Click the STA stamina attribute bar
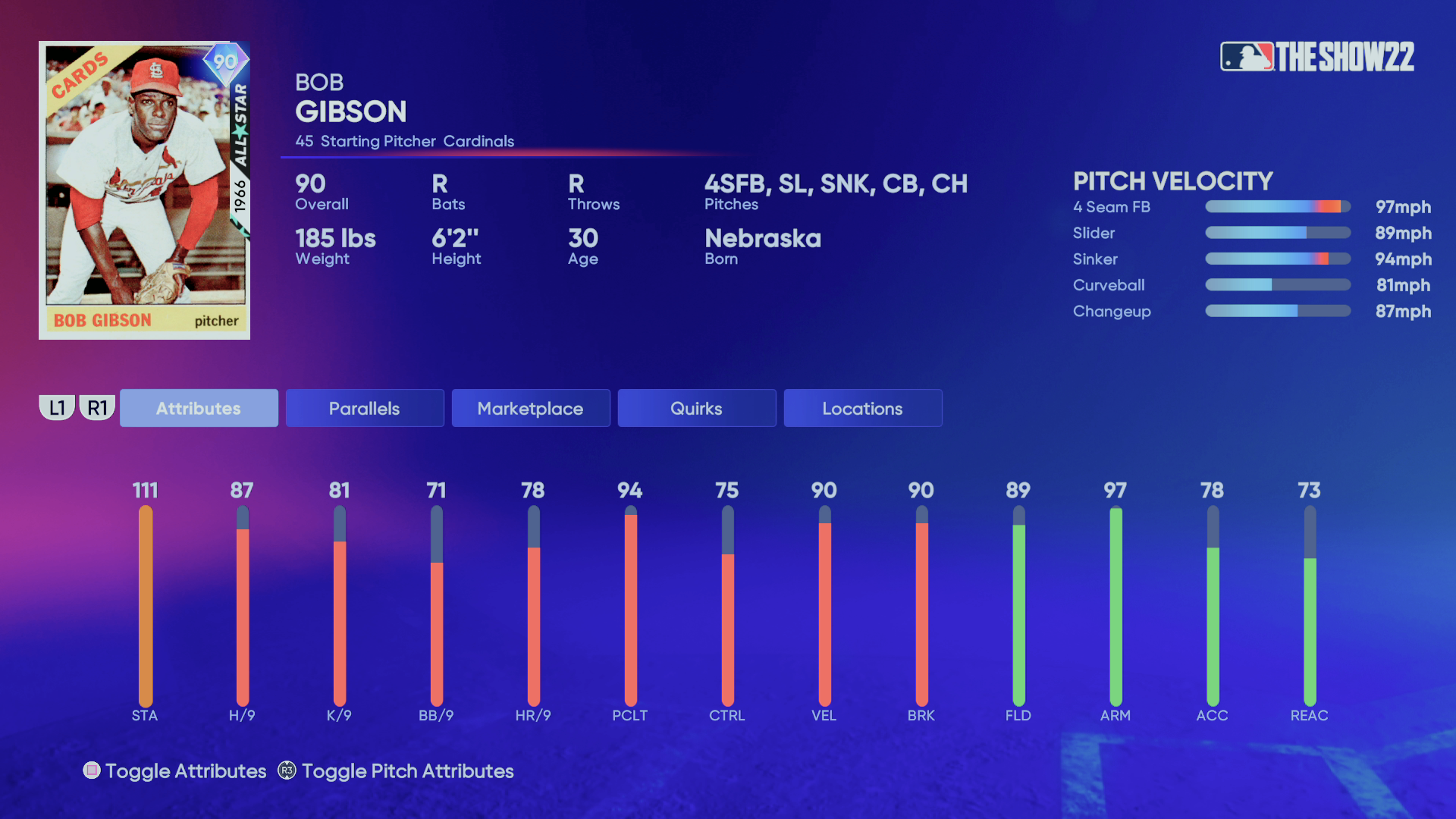This screenshot has width=1456, height=819. pyautogui.click(x=146, y=607)
